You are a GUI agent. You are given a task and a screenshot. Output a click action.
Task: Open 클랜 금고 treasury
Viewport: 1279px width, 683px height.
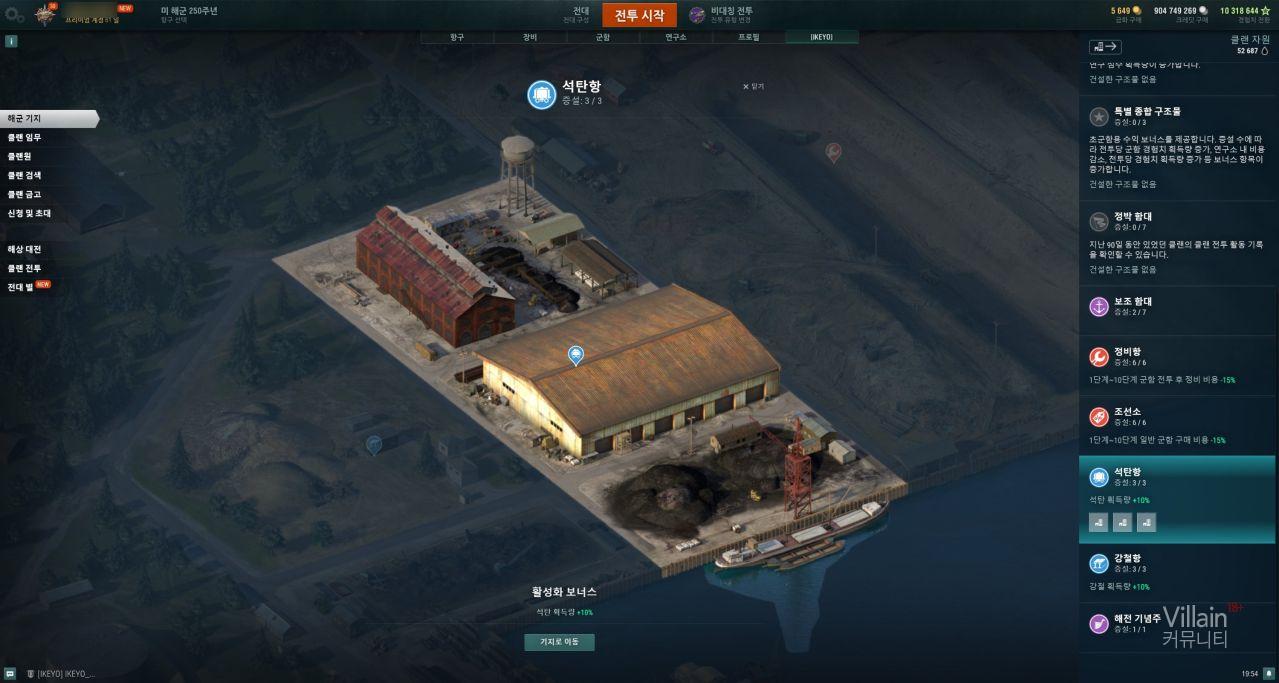(x=25, y=194)
